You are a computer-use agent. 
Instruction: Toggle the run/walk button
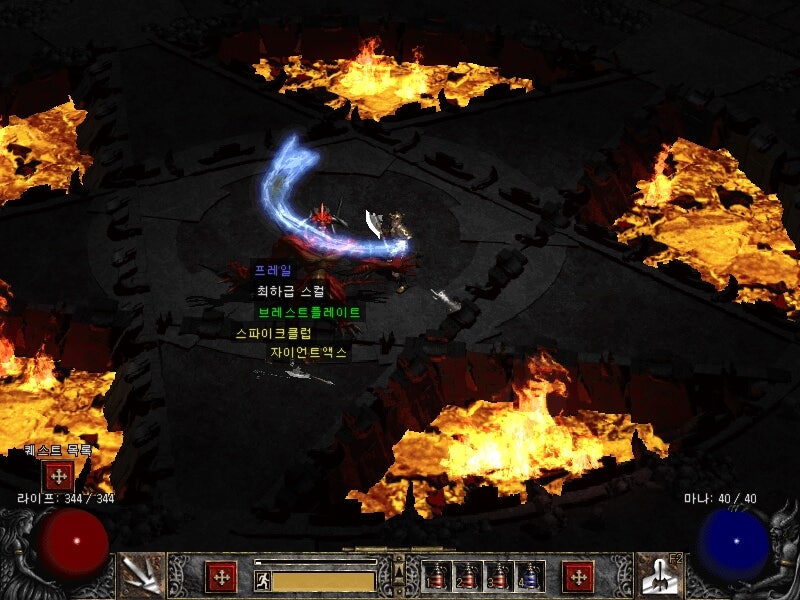(263, 581)
